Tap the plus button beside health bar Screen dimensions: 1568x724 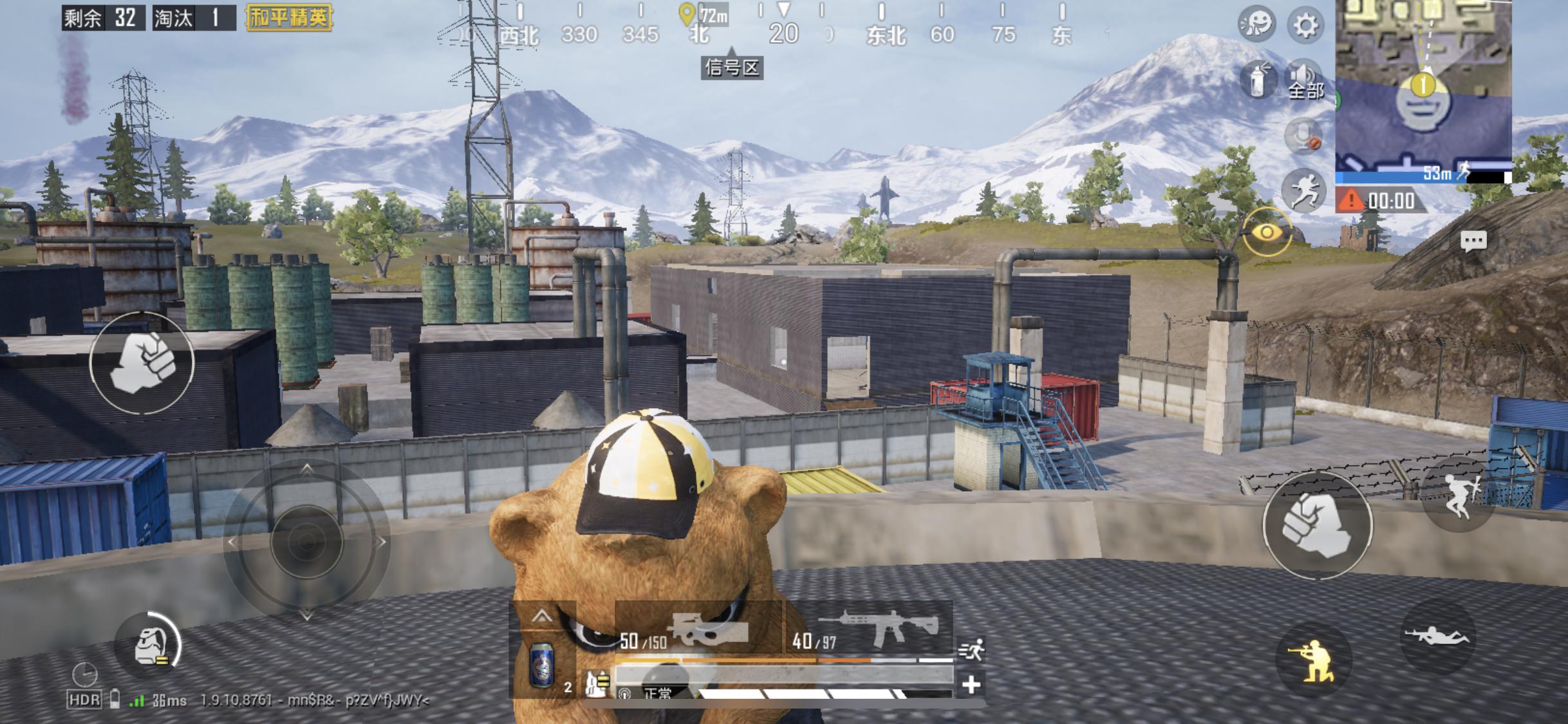coord(971,684)
